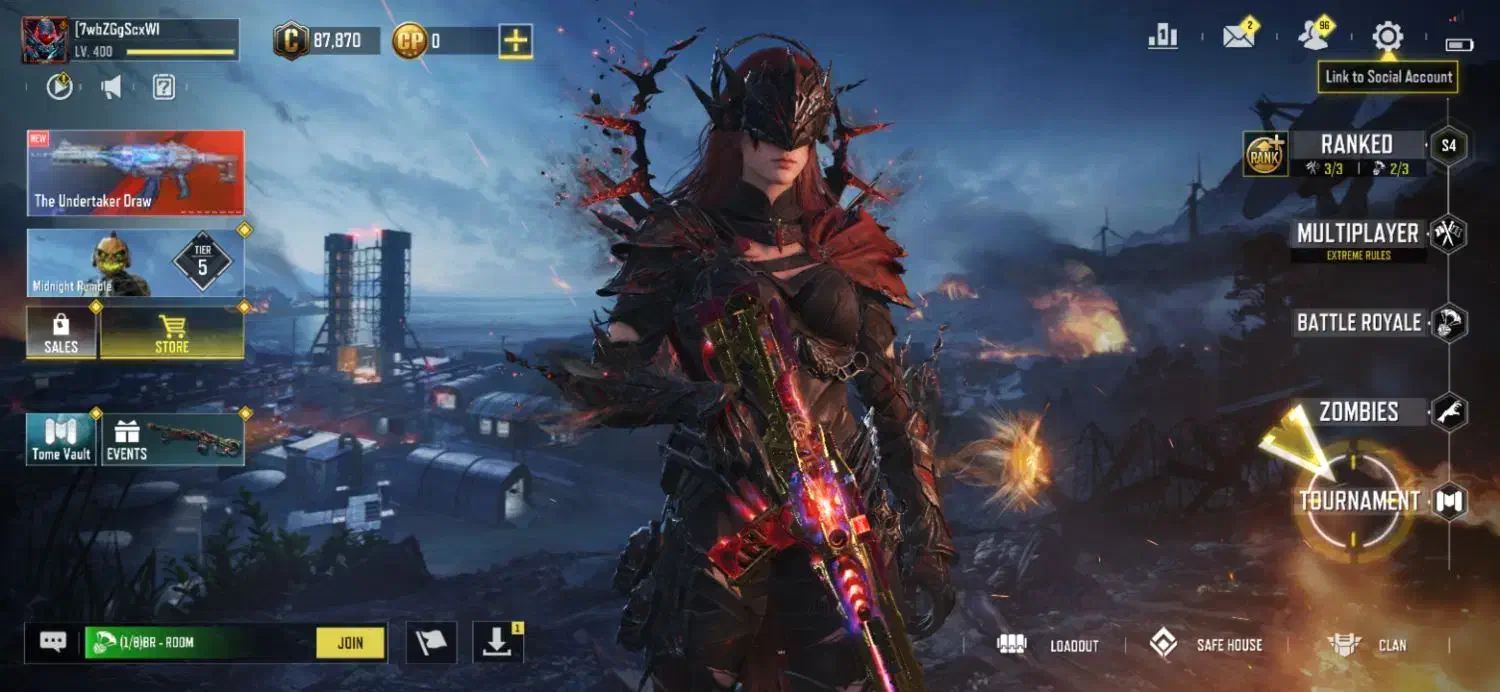The width and height of the screenshot is (1500, 692).
Task: Open the chat bubble icon
Action: [x=53, y=642]
